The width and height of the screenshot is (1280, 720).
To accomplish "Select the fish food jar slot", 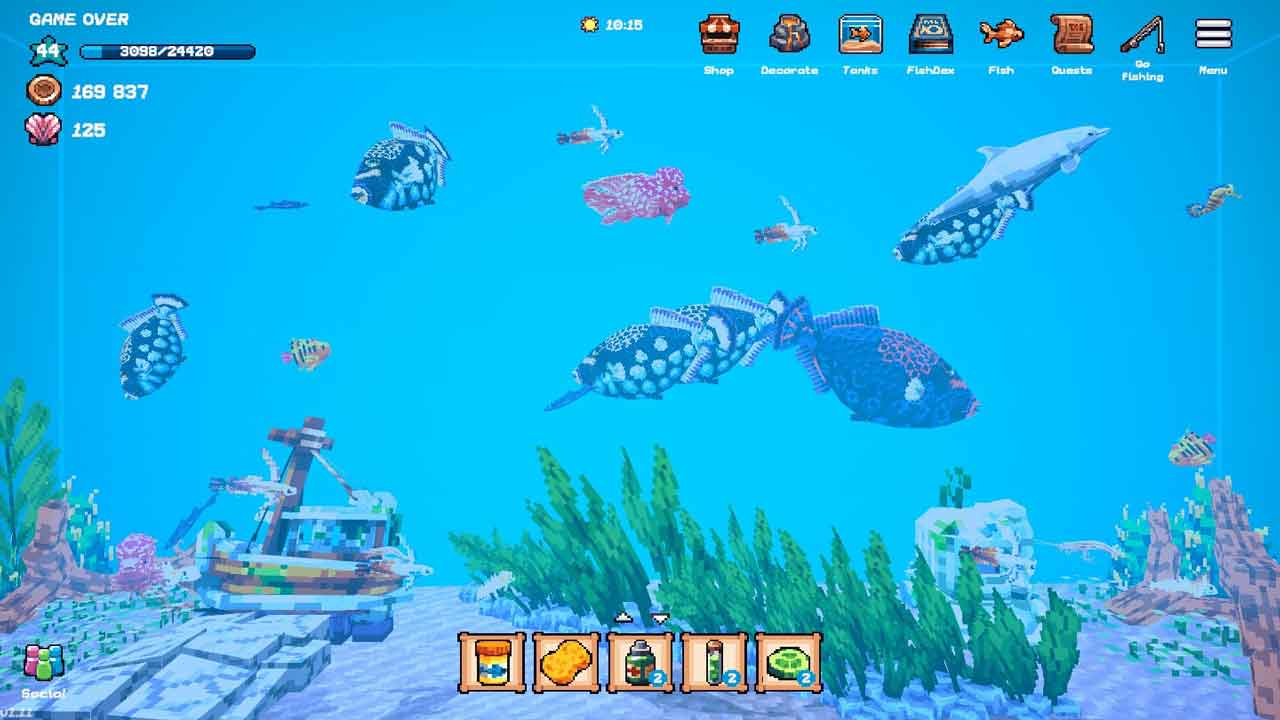I will 492,662.
